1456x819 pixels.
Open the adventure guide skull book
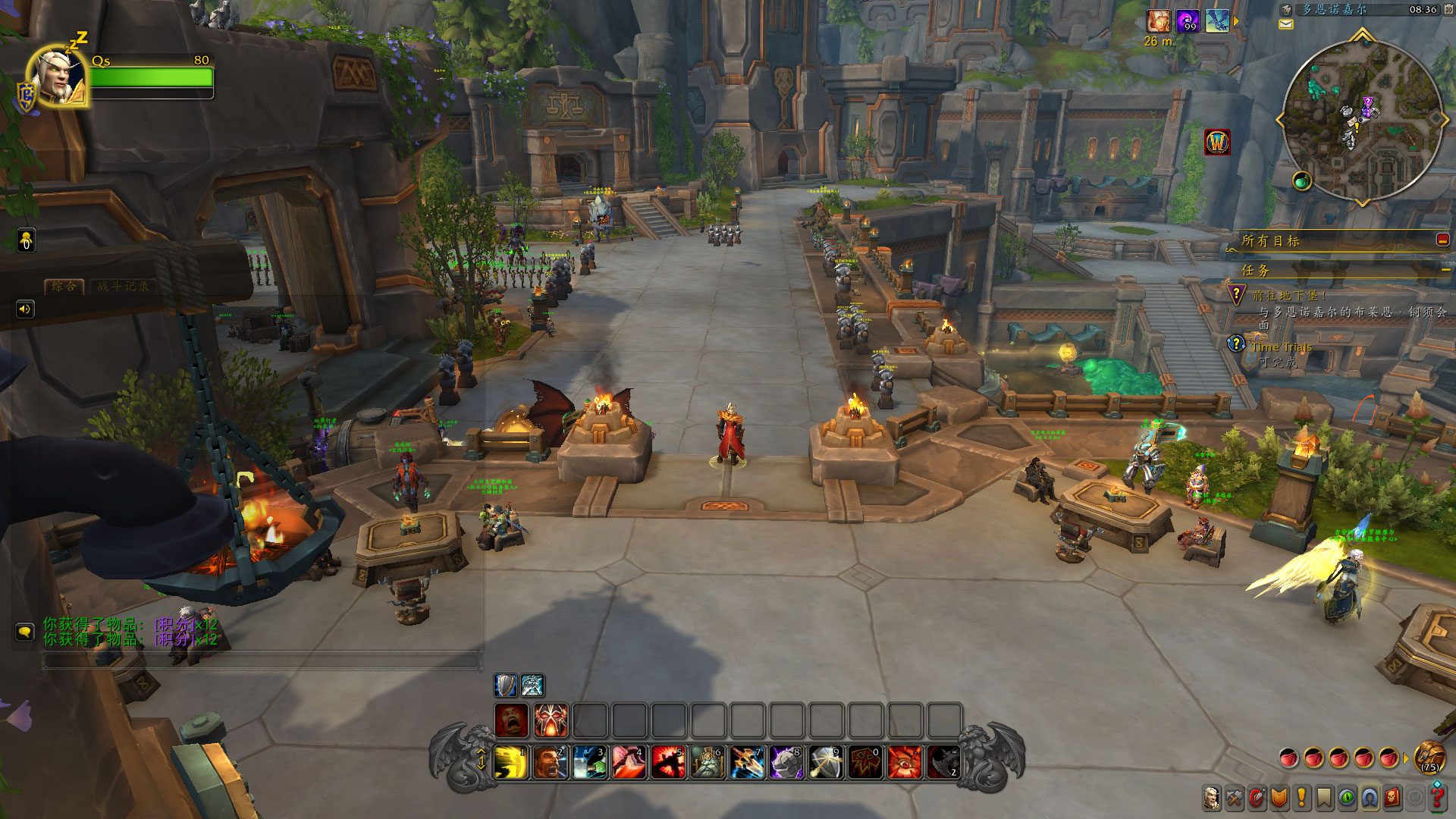point(1392,798)
